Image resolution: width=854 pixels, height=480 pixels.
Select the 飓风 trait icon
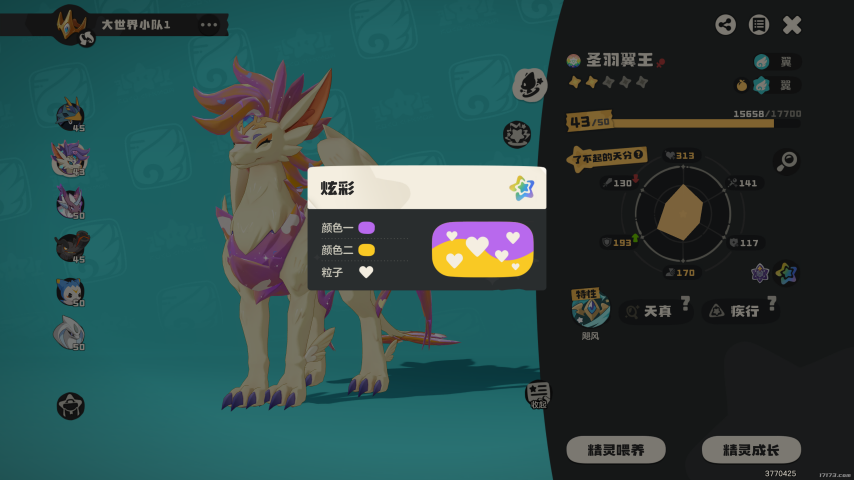tap(591, 311)
